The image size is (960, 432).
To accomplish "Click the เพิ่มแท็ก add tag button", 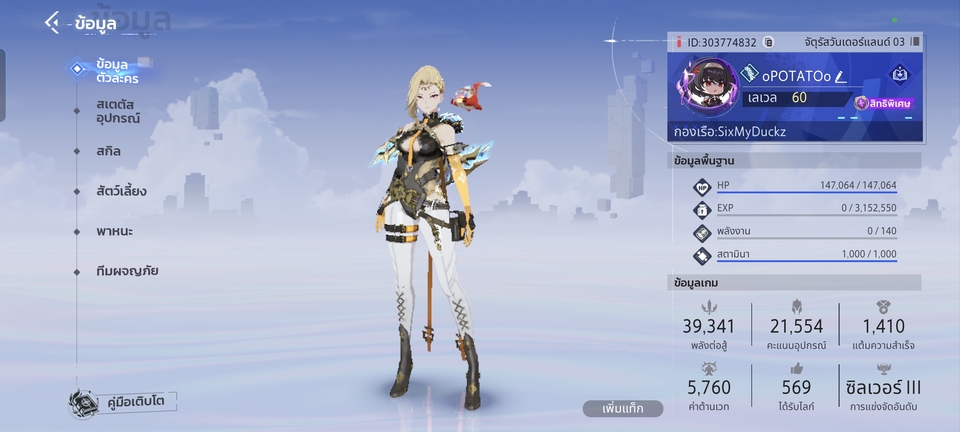I will coord(623,409).
